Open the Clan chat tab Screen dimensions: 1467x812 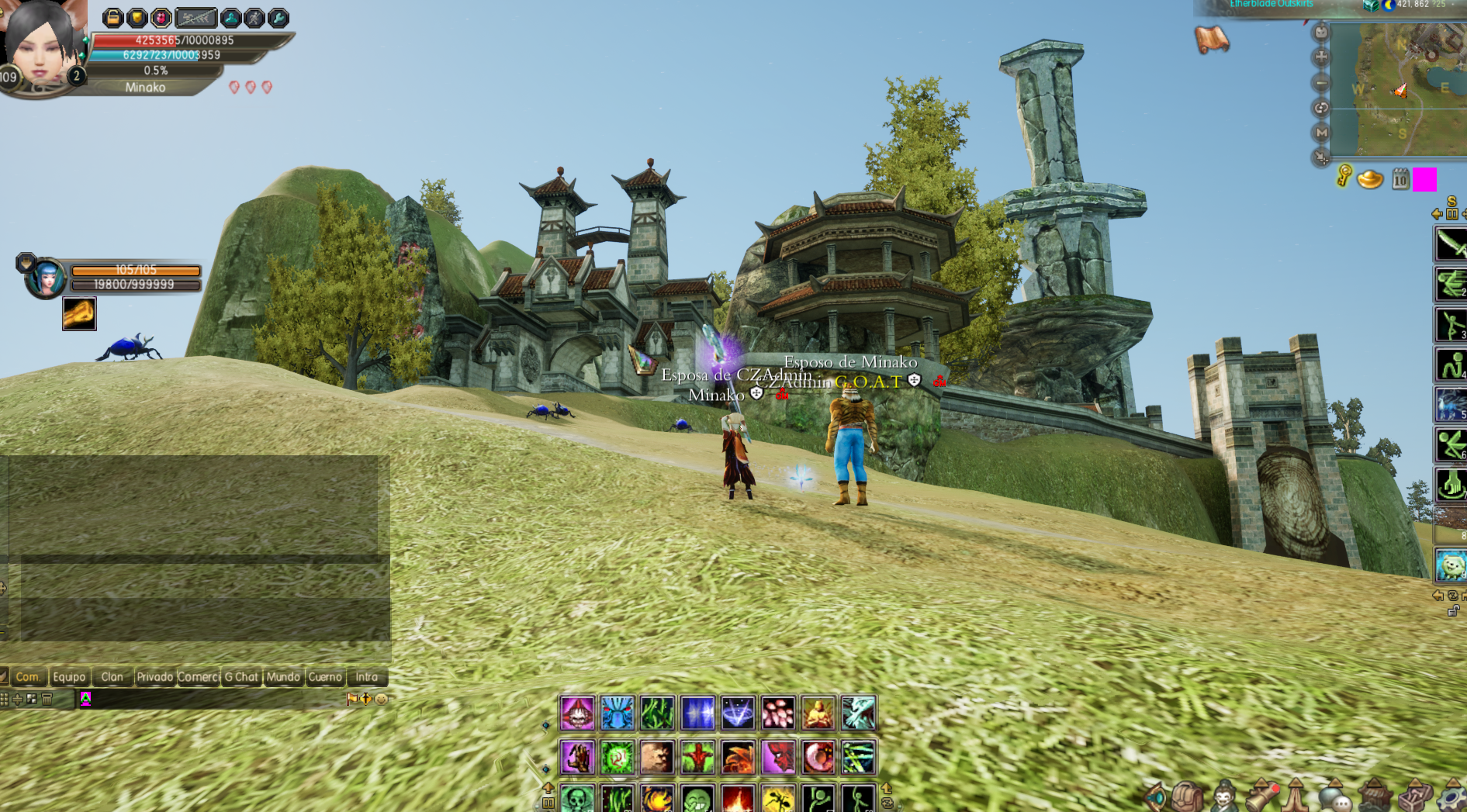pos(112,677)
